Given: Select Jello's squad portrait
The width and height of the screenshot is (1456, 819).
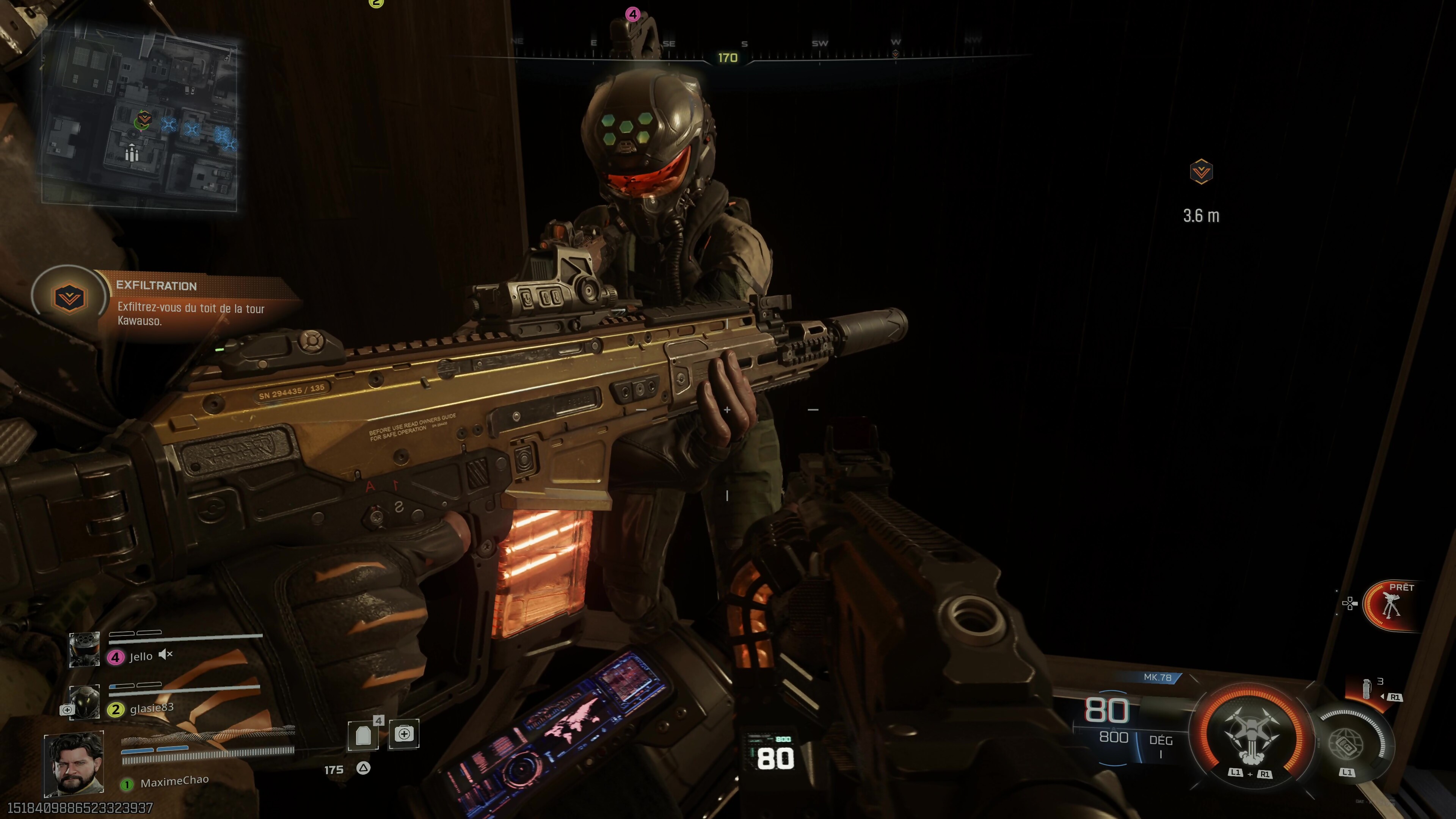Looking at the screenshot, I should [x=84, y=649].
